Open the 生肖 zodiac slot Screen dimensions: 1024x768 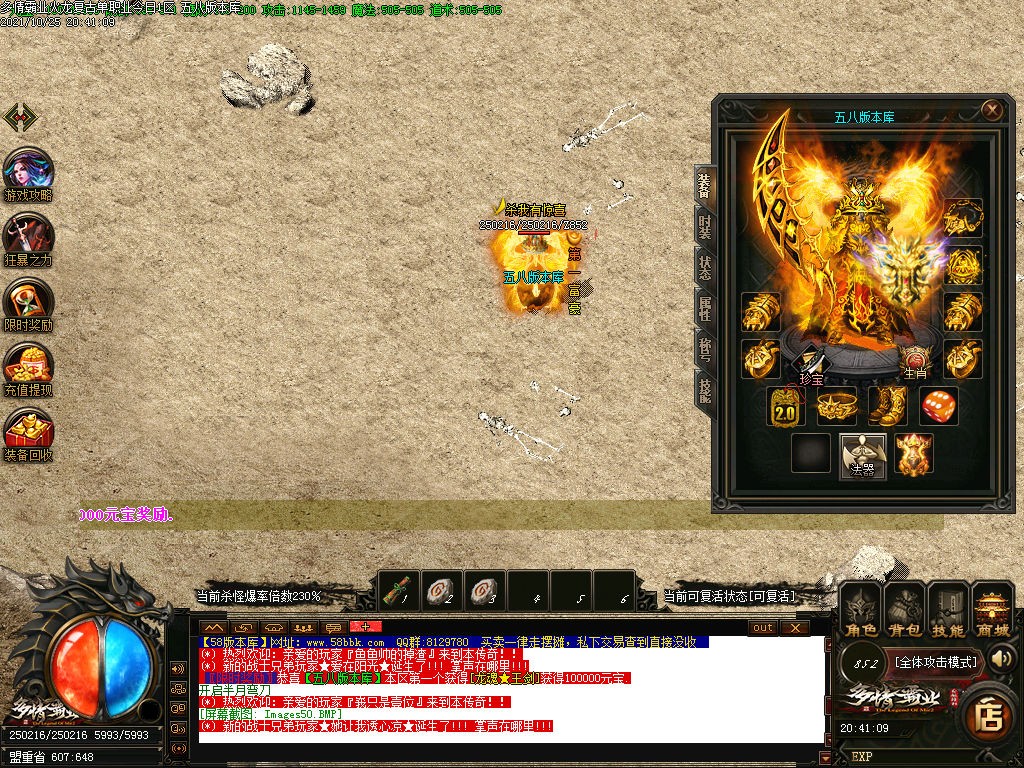coord(915,362)
